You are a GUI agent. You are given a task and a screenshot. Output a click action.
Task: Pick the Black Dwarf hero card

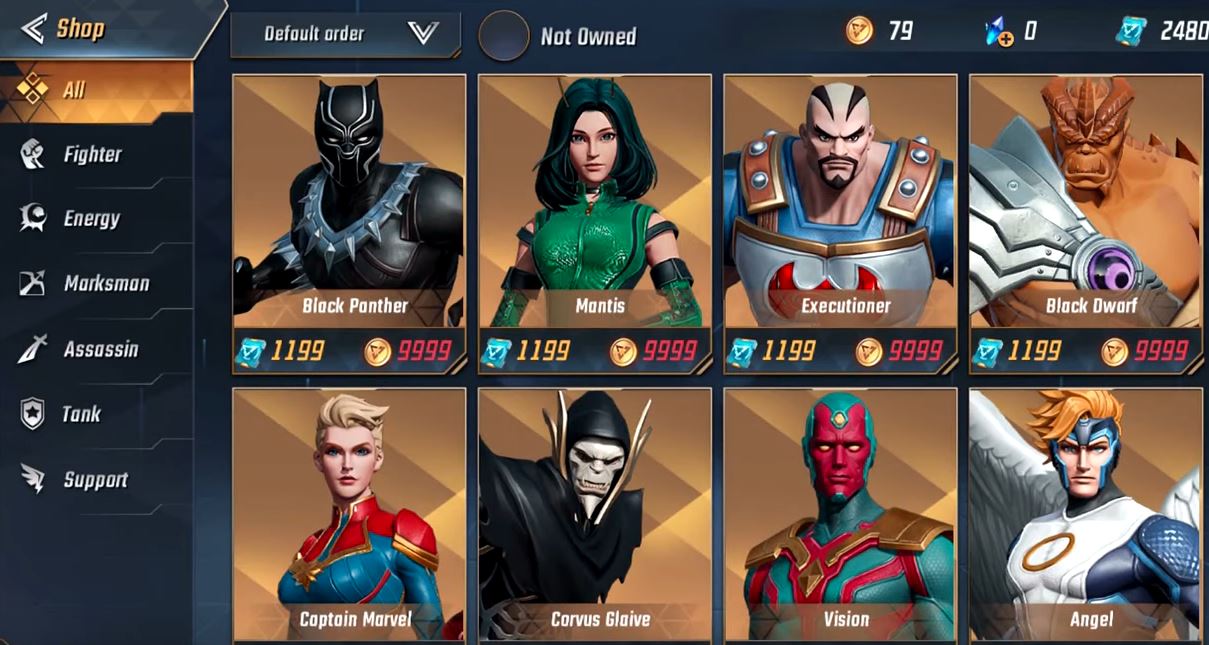click(1086, 210)
